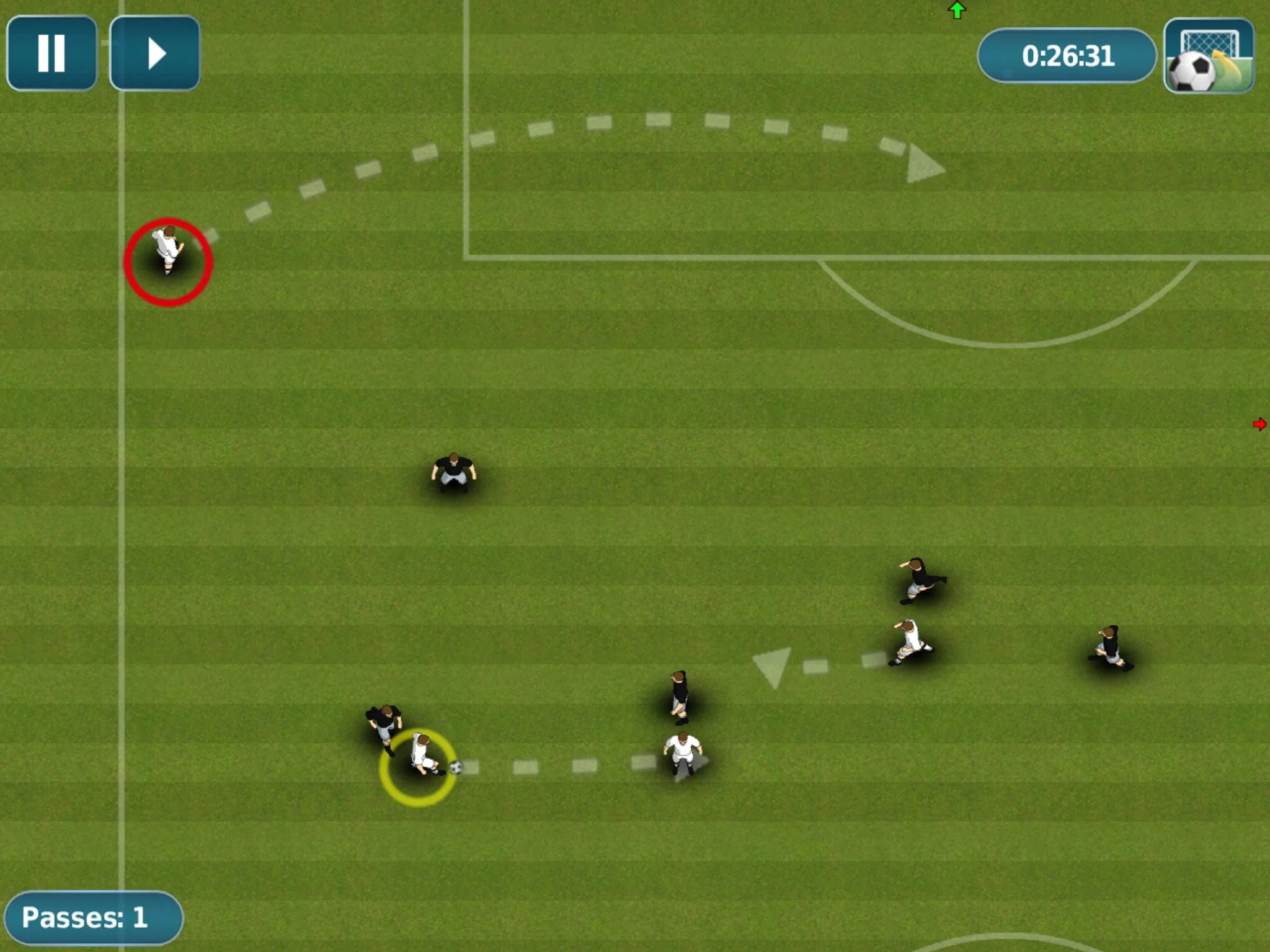Select the player in the yellow ring
The width and height of the screenshot is (1270, 952).
point(421,756)
